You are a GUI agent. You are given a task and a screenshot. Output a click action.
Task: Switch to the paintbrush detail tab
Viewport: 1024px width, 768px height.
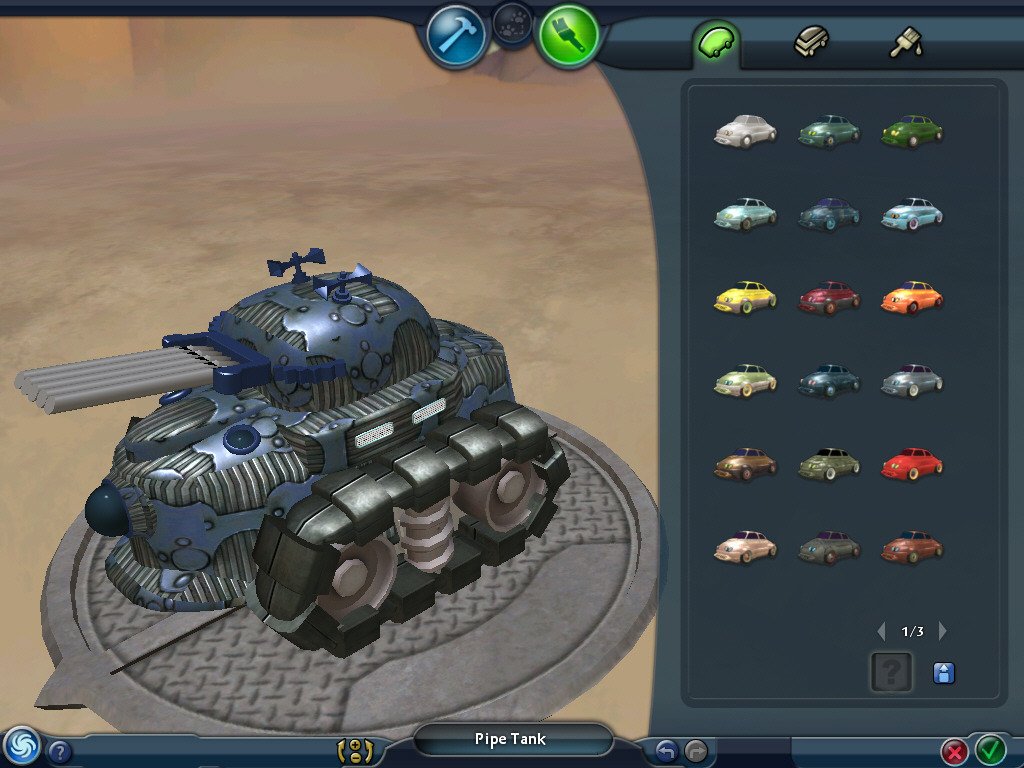coord(906,43)
